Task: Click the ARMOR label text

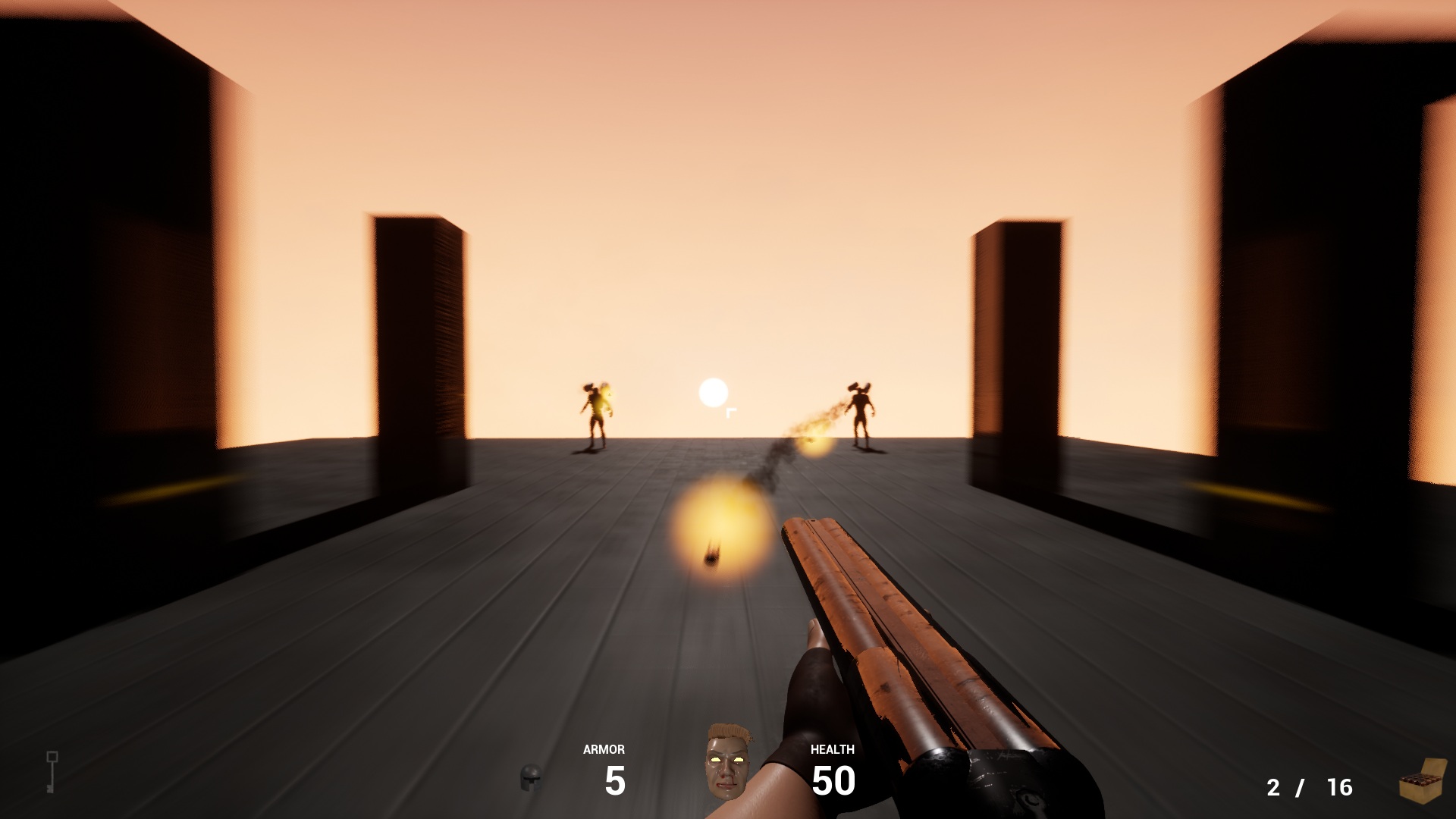Action: (603, 750)
